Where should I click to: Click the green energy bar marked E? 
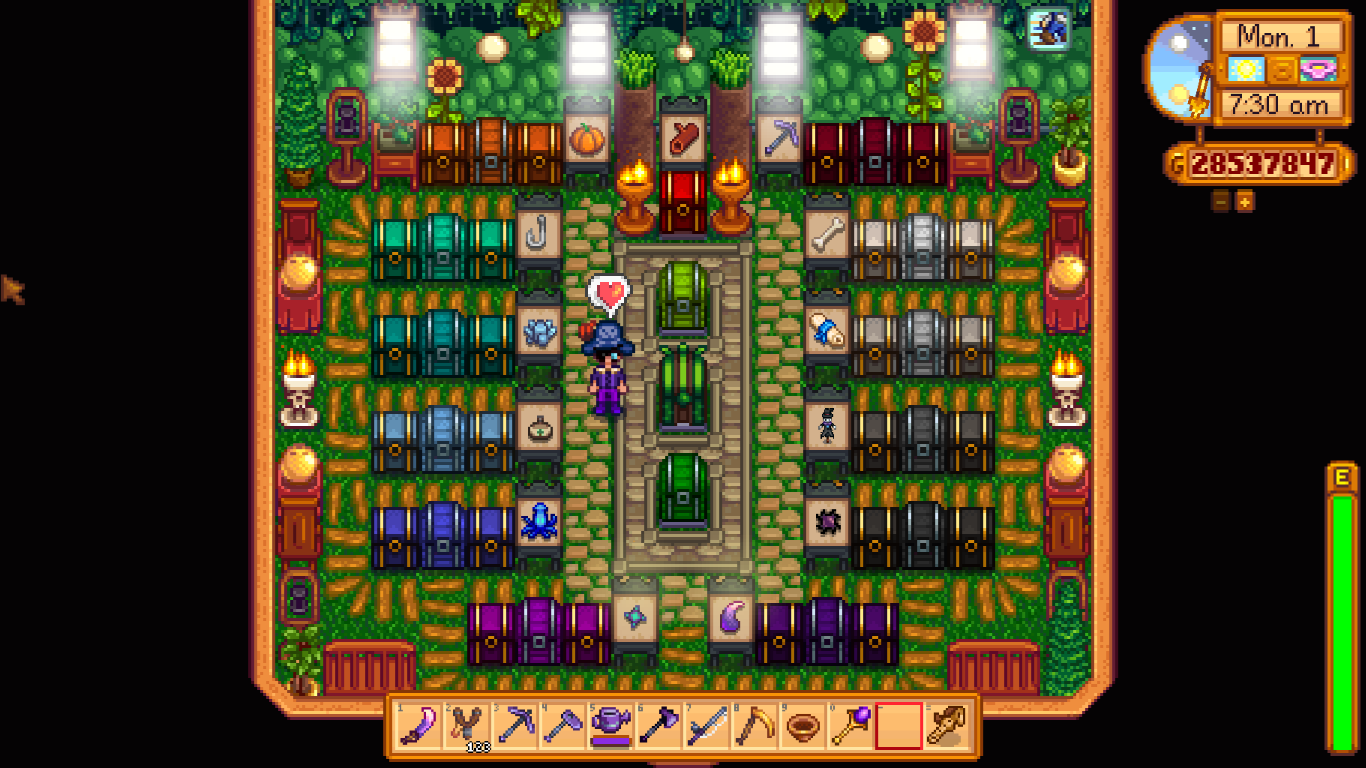click(1345, 600)
